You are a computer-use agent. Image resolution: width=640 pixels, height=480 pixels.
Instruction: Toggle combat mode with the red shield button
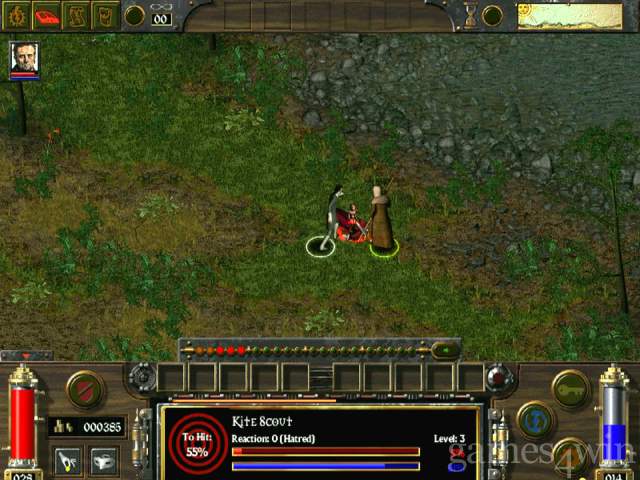point(84,389)
